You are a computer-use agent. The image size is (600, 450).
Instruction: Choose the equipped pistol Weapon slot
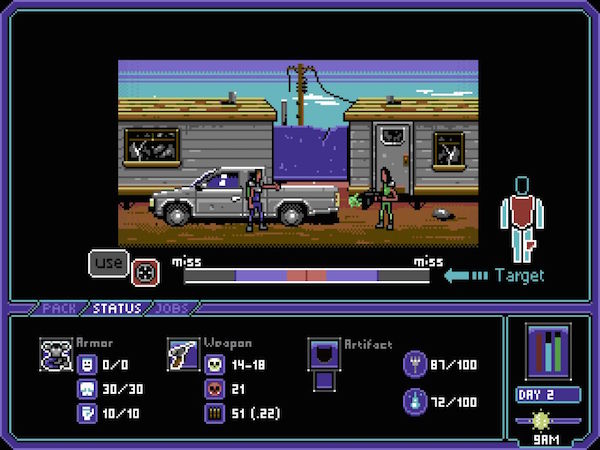[x=183, y=351]
